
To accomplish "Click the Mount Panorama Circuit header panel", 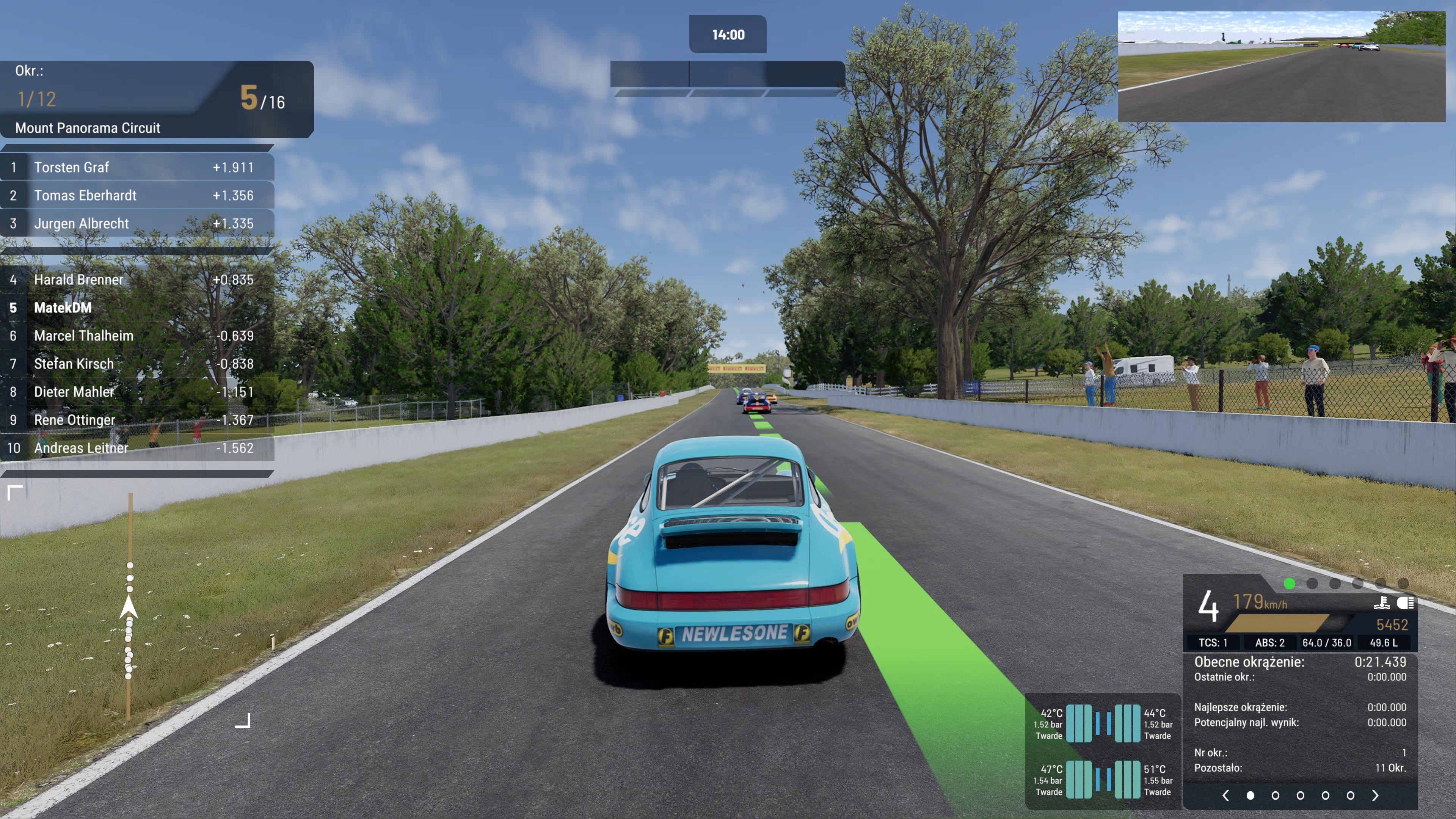I will click(x=157, y=99).
